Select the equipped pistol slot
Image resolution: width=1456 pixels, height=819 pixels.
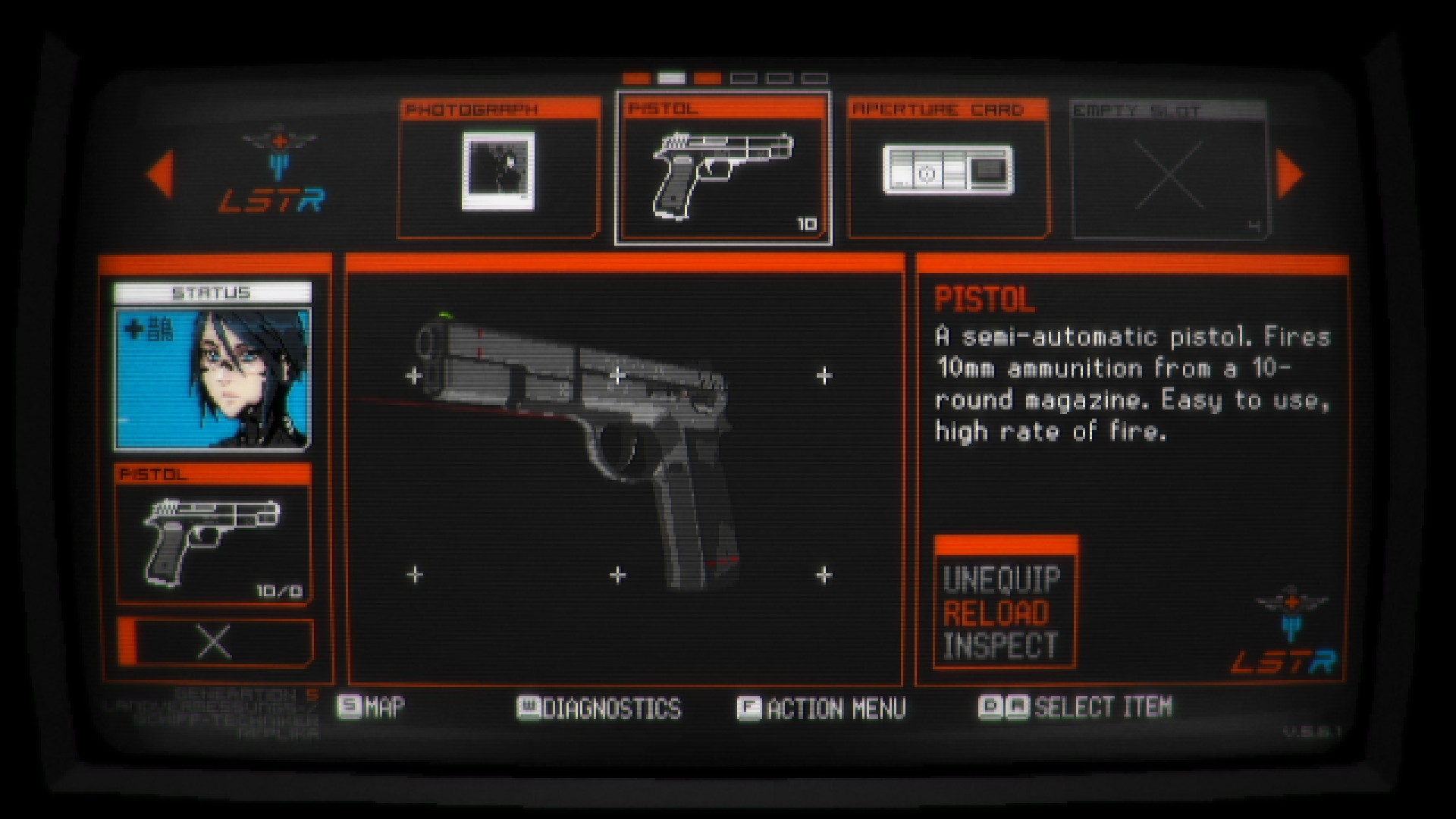(x=212, y=536)
